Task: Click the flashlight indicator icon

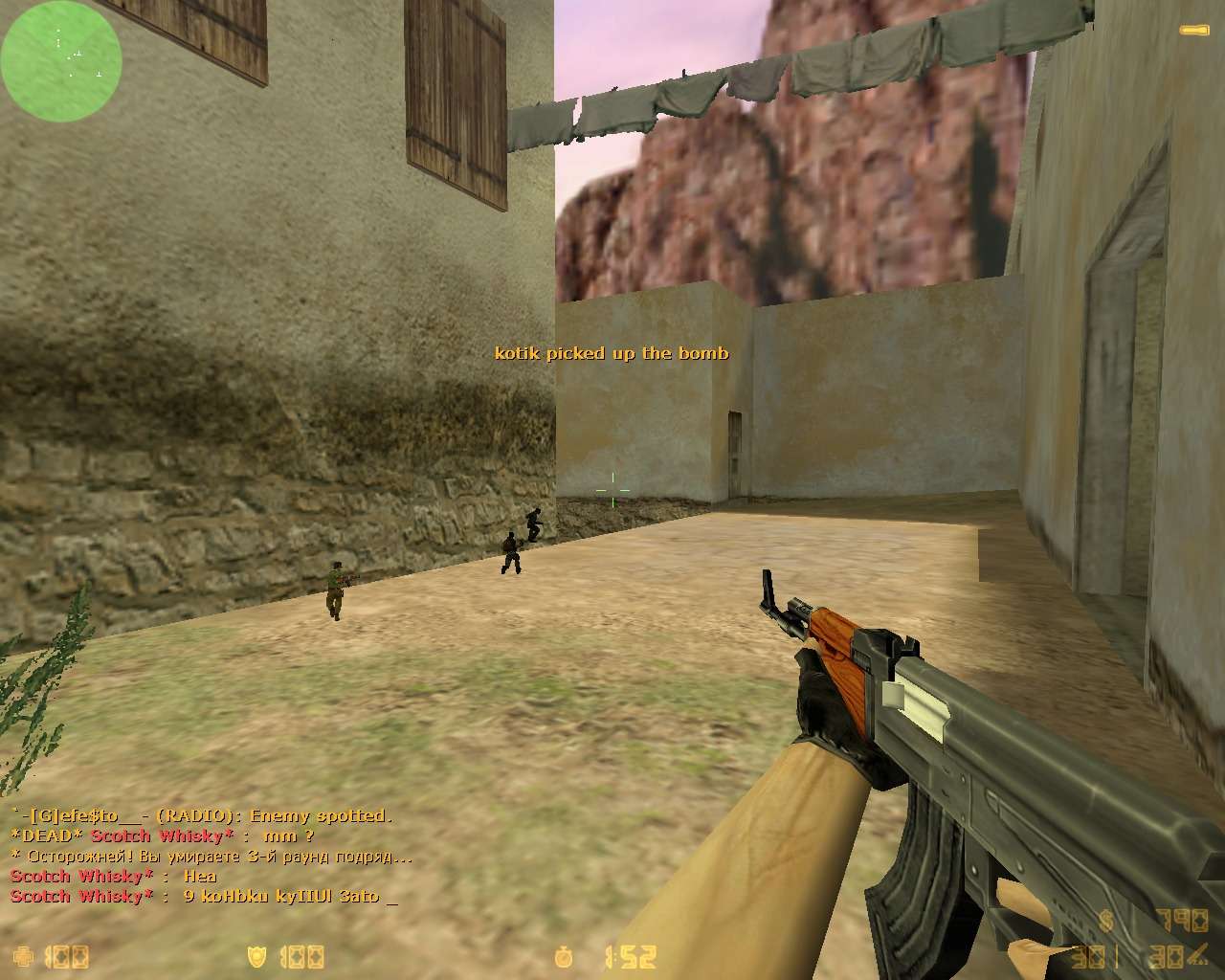Action: [x=1194, y=32]
